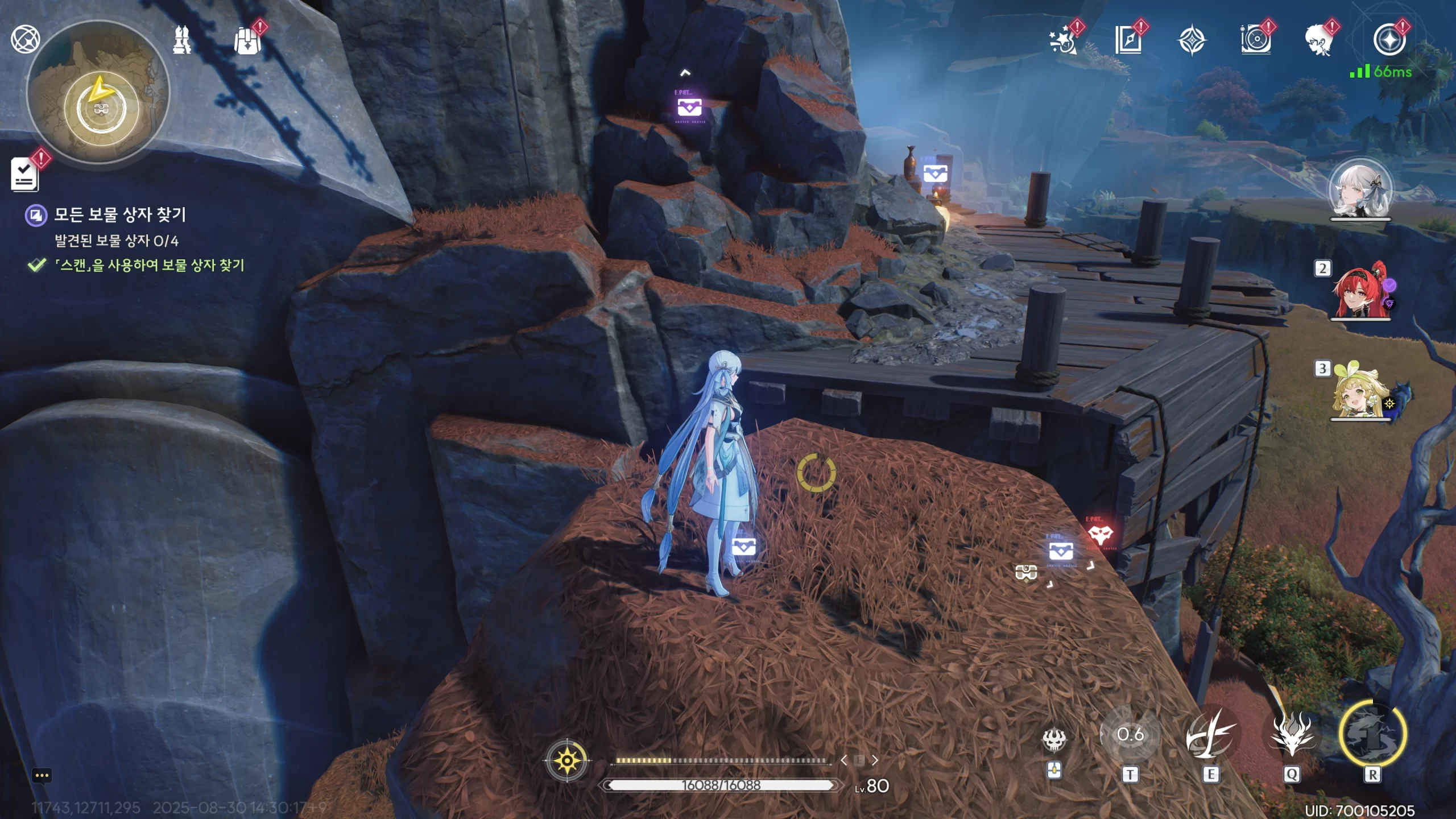This screenshot has height=819, width=1456.
Task: Switch to the red-haired character in slot 2
Action: (x=1361, y=291)
